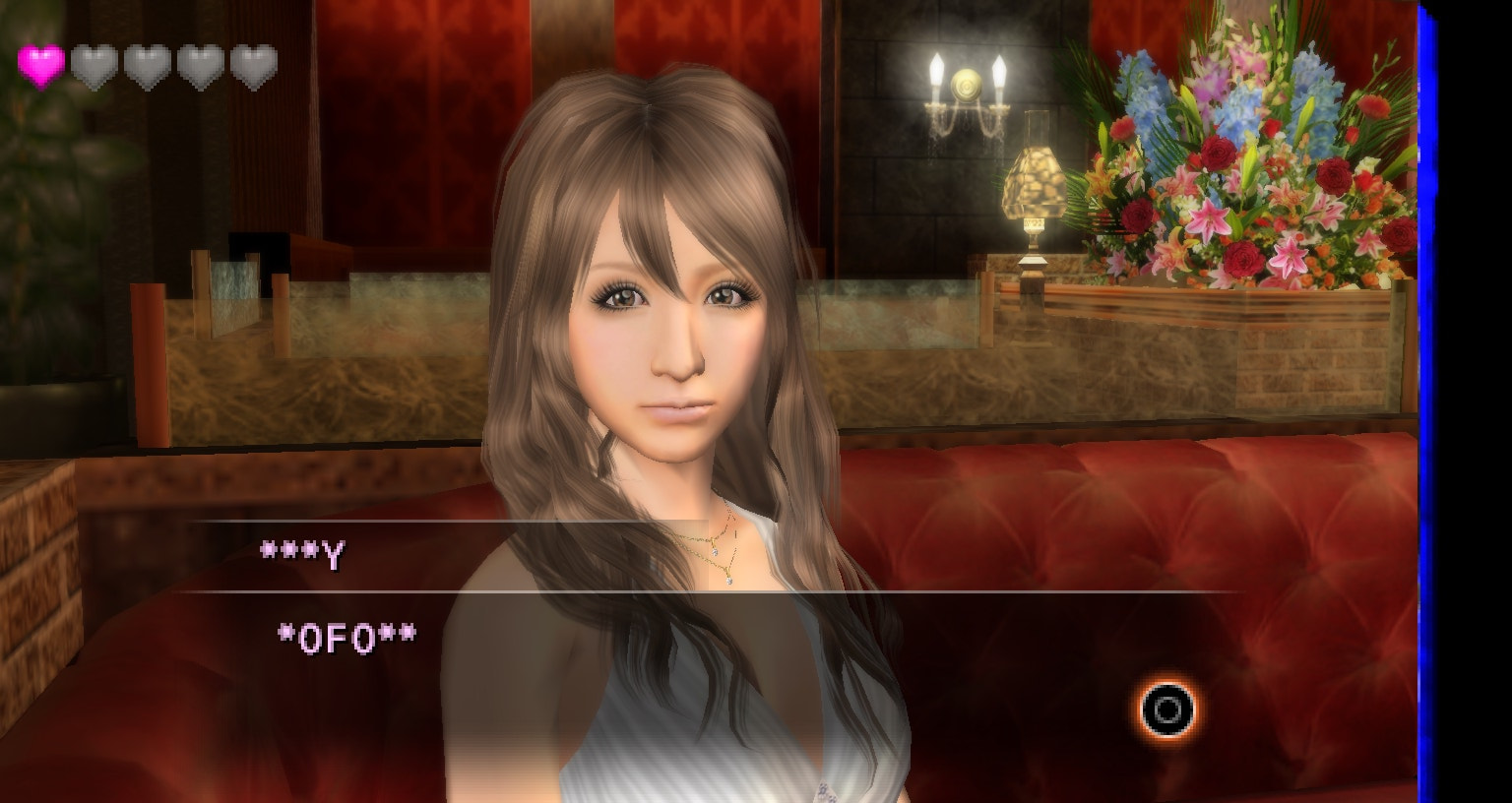Click the top edge of dialogue box
1512x803 pixels.
pyautogui.click(x=689, y=522)
